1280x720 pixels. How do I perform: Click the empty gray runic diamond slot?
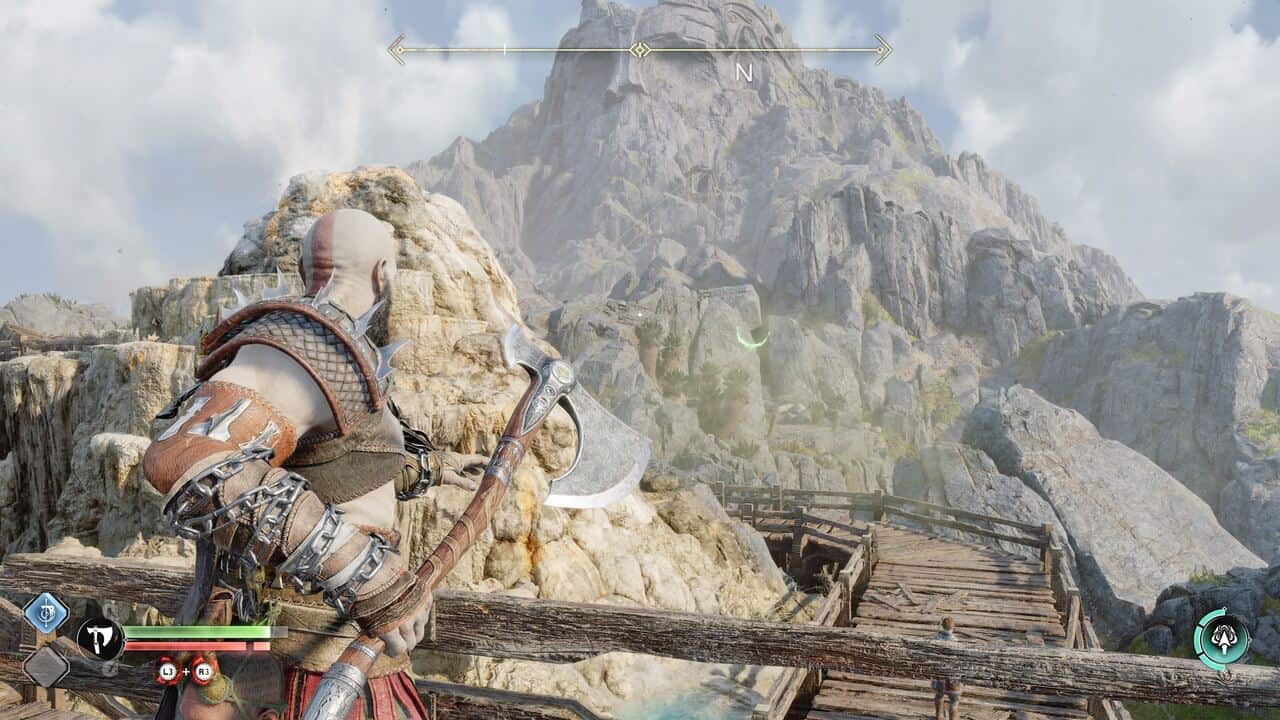pos(45,666)
